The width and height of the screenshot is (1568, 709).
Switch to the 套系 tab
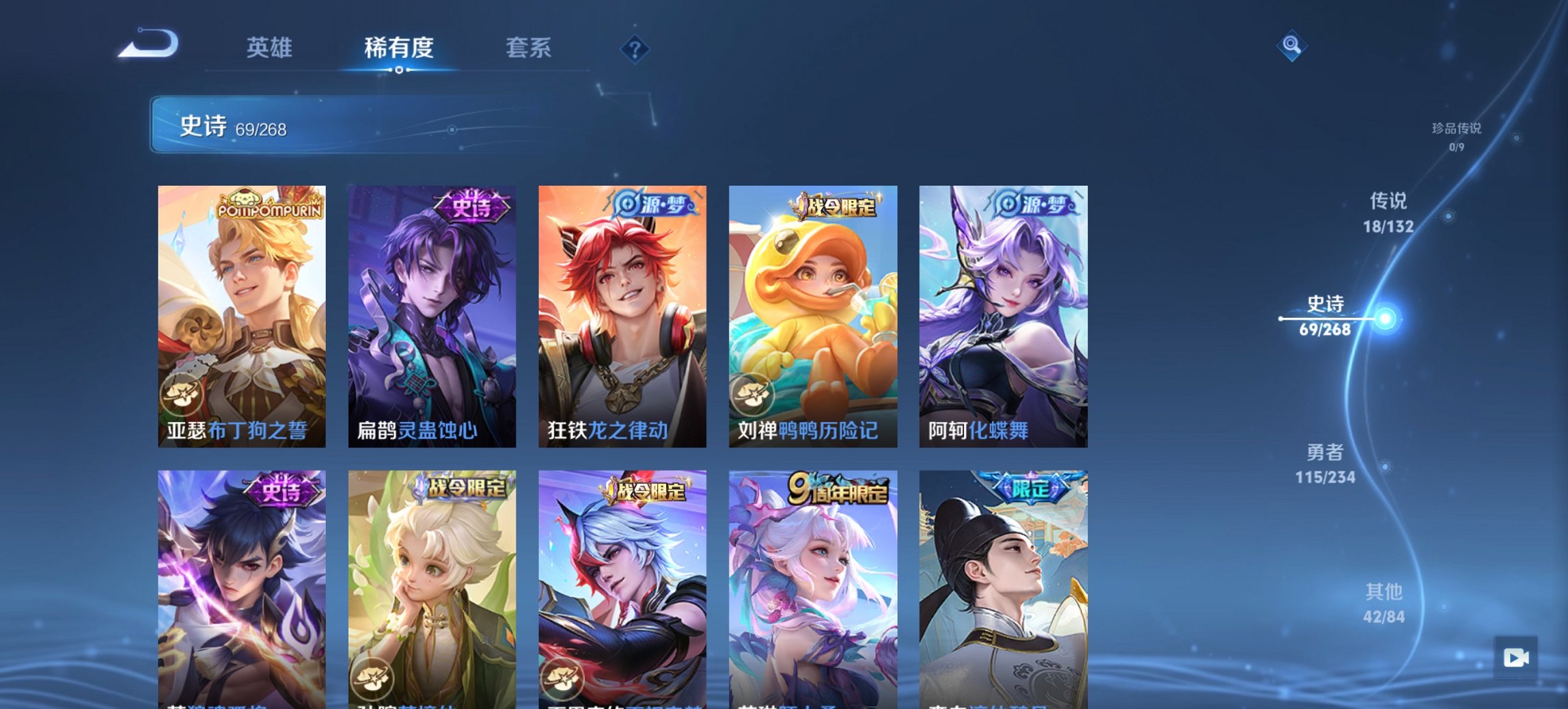(x=529, y=47)
